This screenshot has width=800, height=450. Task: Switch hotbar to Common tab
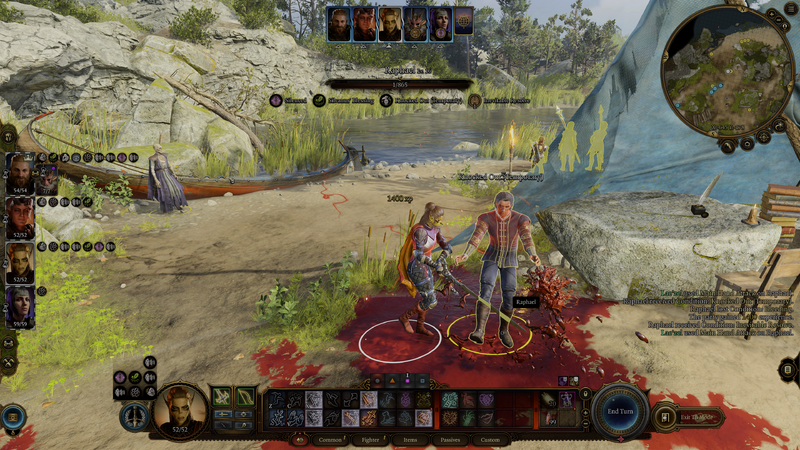[329, 439]
